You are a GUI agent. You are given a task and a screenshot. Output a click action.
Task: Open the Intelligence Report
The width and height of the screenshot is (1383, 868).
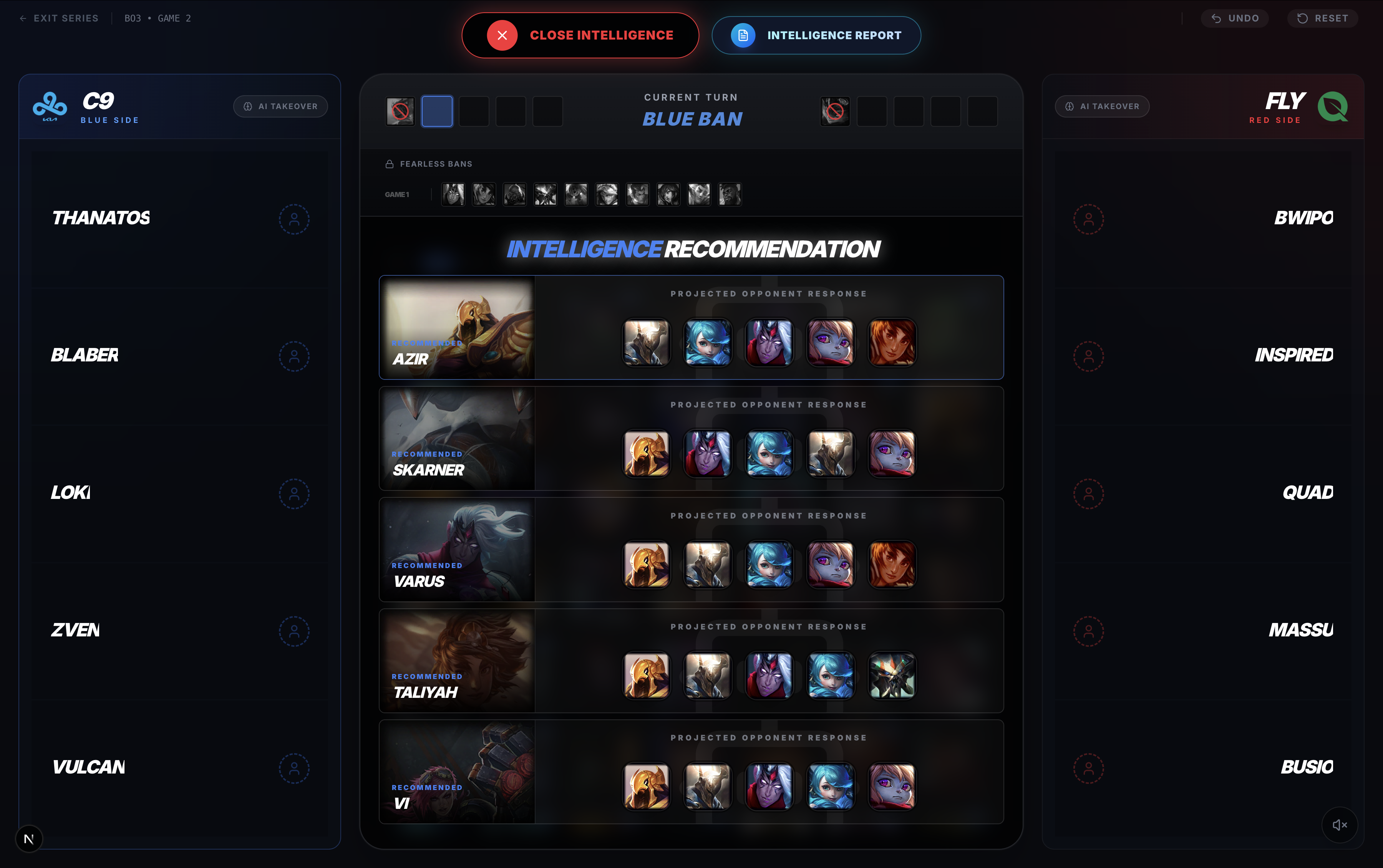(816, 36)
